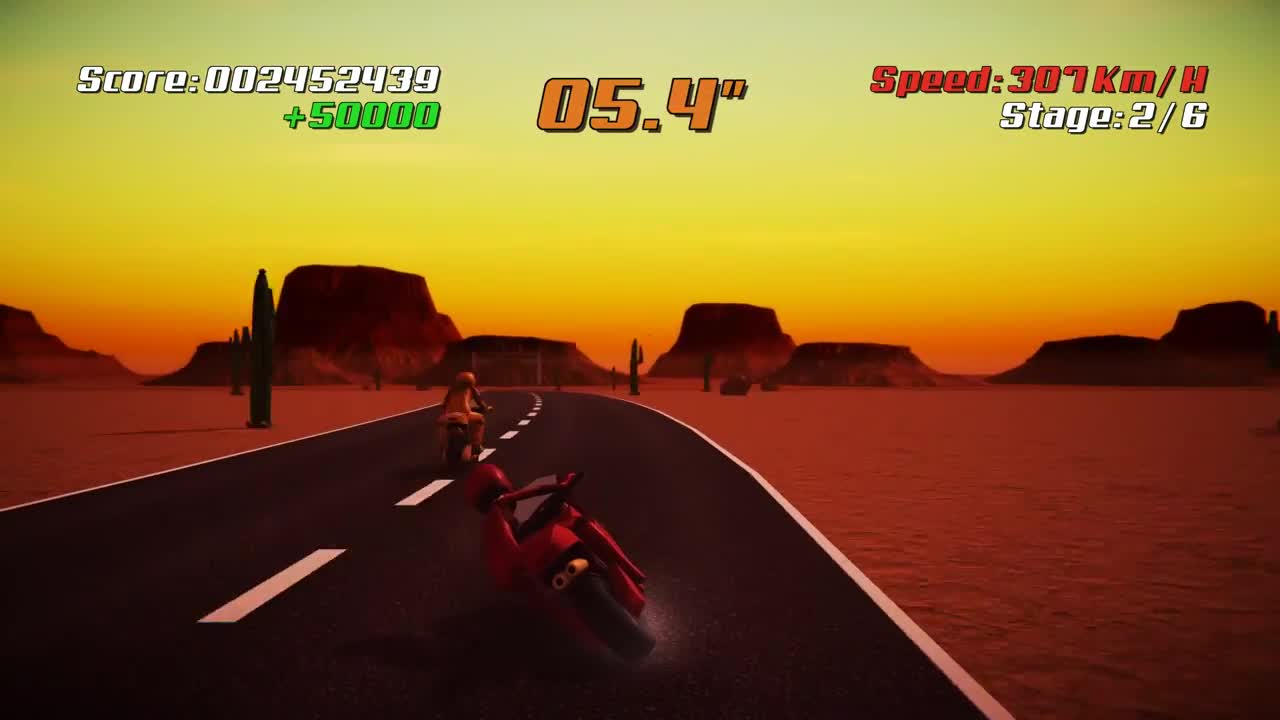This screenshot has height=720, width=1280.
Task: Click the Speed: 307 Km/H readout
Action: [1040, 78]
